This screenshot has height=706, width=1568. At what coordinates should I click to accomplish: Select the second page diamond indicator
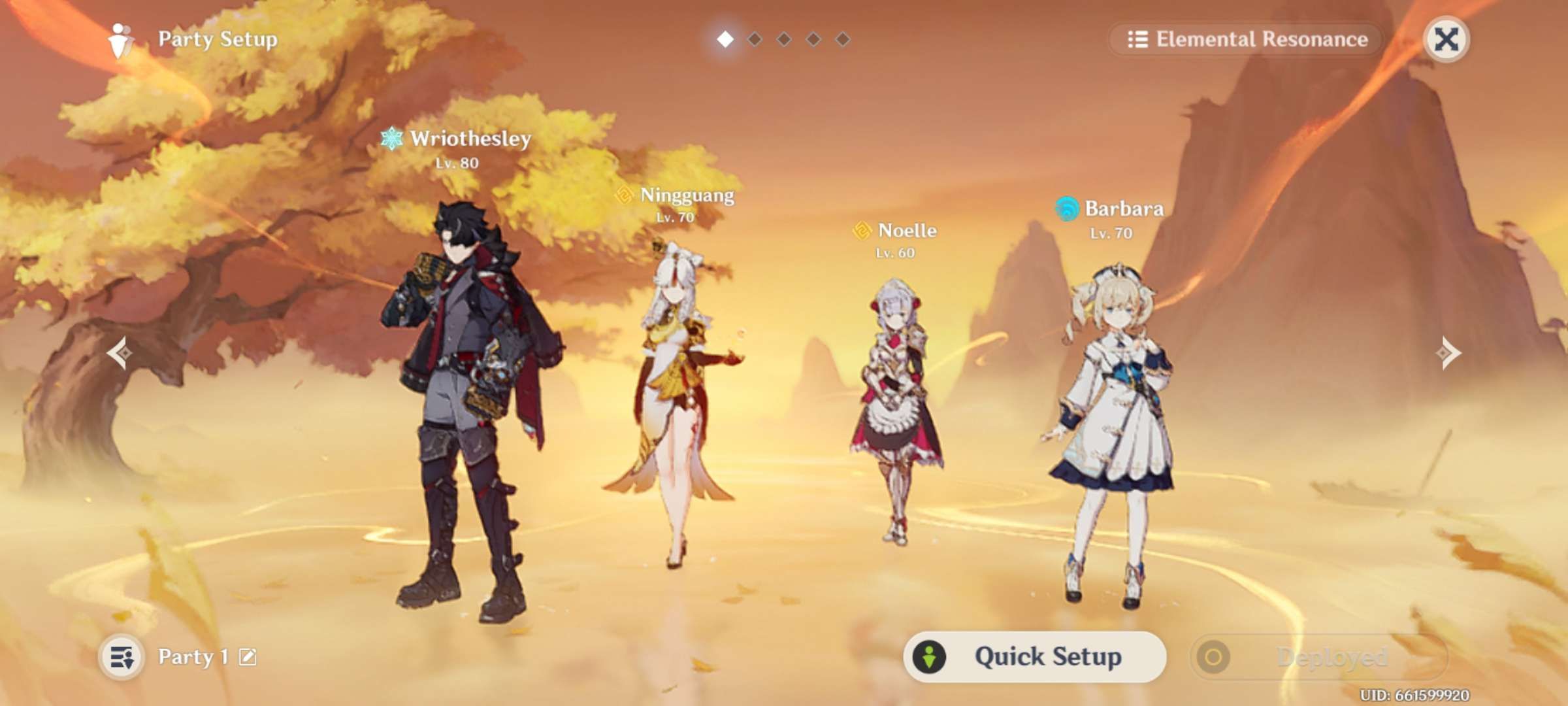[755, 41]
